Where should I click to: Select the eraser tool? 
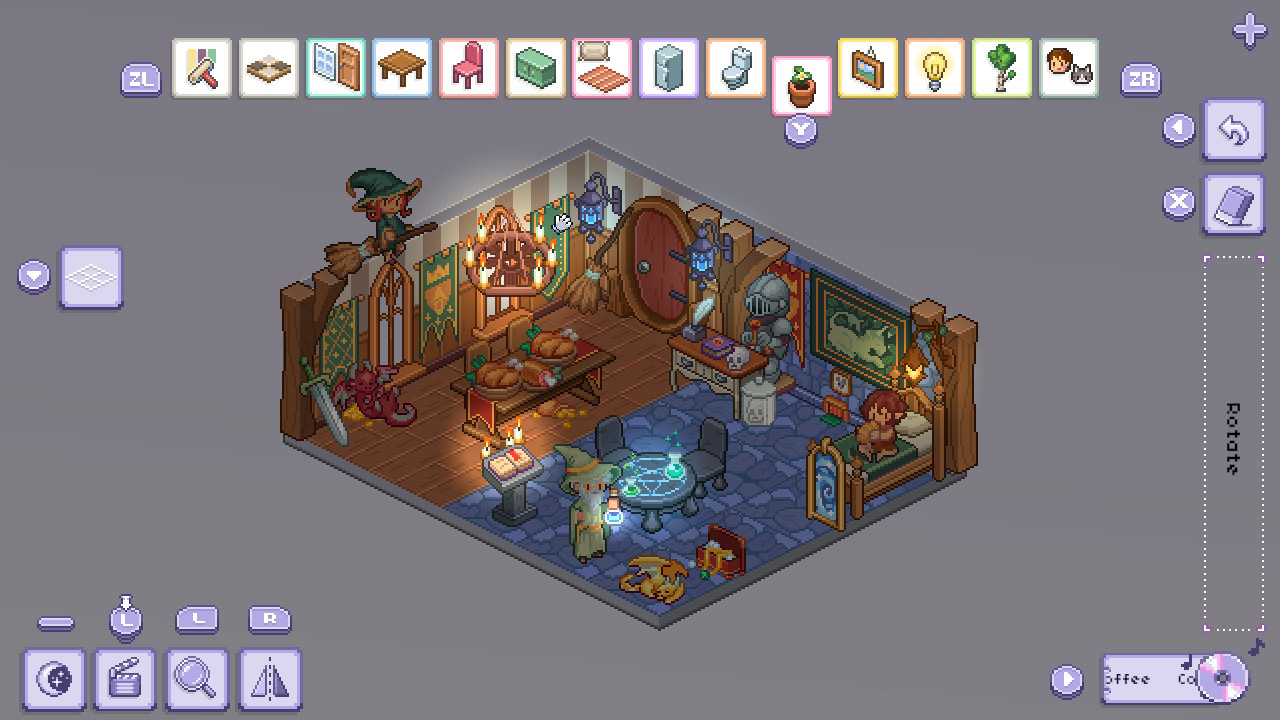click(1234, 203)
